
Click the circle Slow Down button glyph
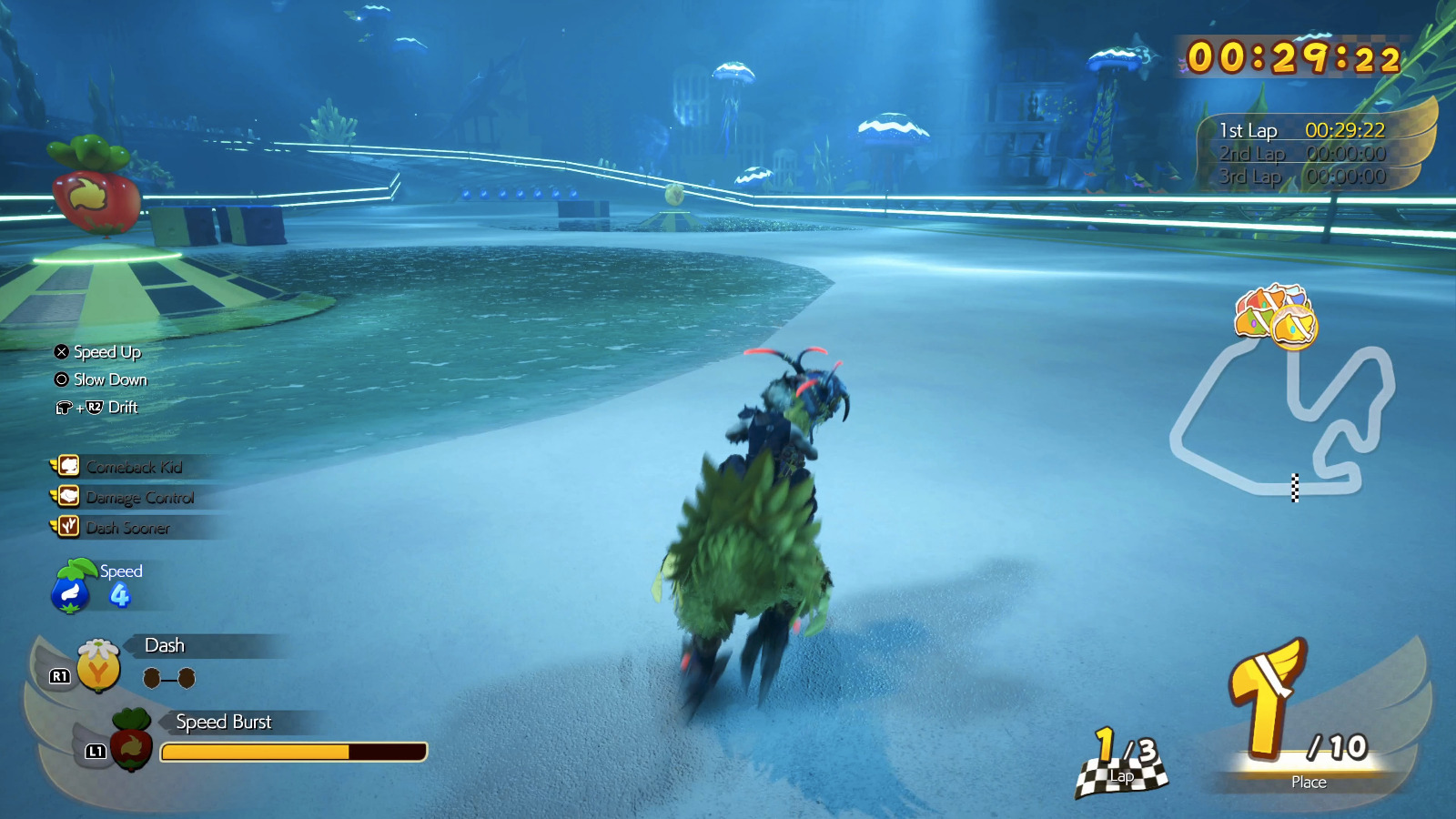(59, 380)
